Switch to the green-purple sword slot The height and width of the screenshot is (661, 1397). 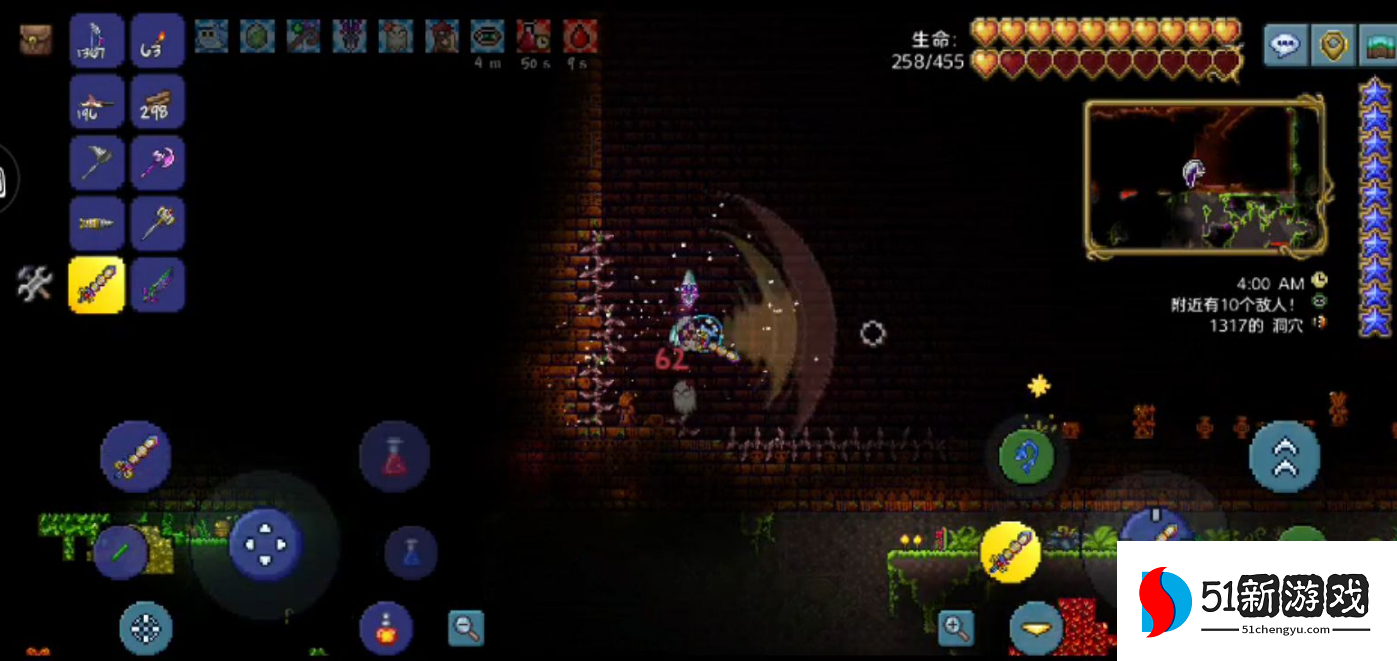pyautogui.click(x=157, y=285)
